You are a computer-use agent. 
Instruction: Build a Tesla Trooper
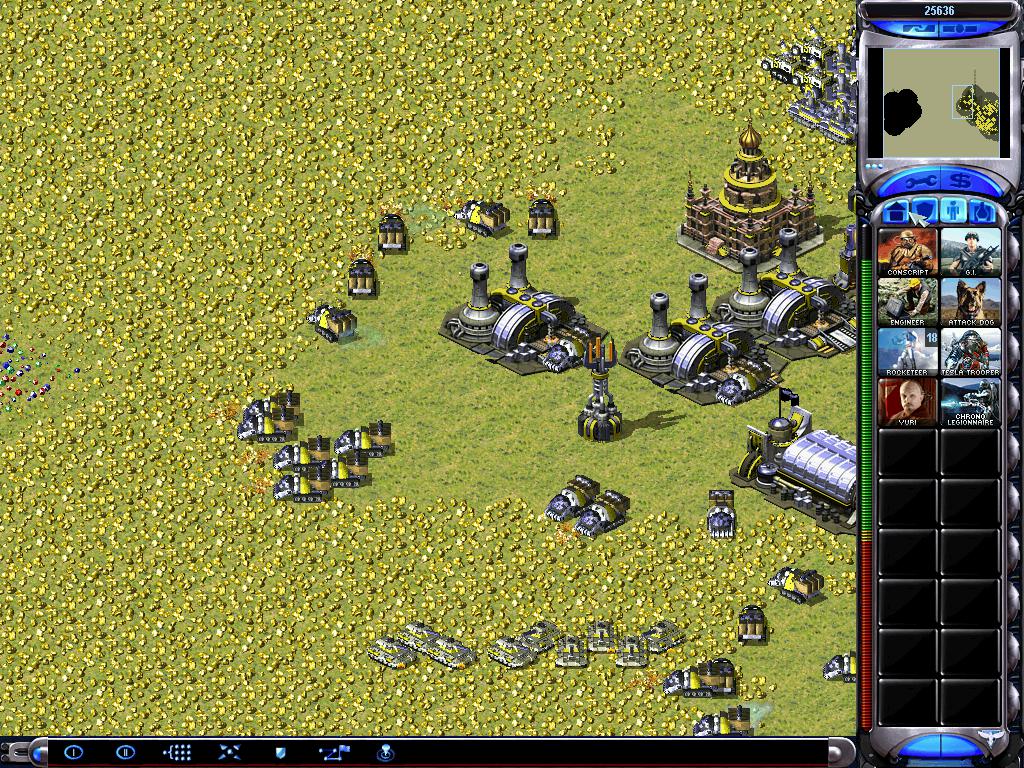click(970, 352)
